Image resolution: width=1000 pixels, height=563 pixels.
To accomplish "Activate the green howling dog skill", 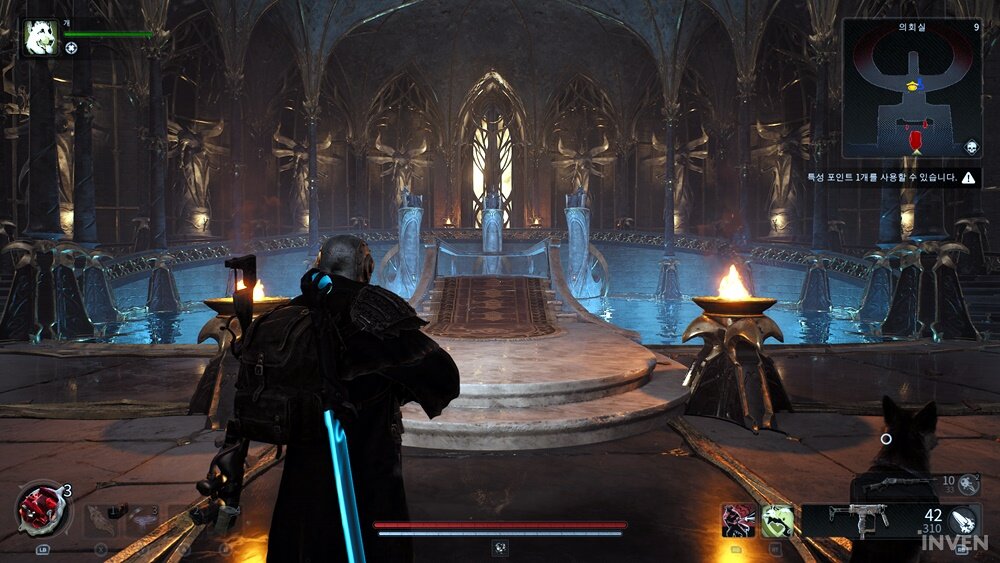I will coord(778,520).
